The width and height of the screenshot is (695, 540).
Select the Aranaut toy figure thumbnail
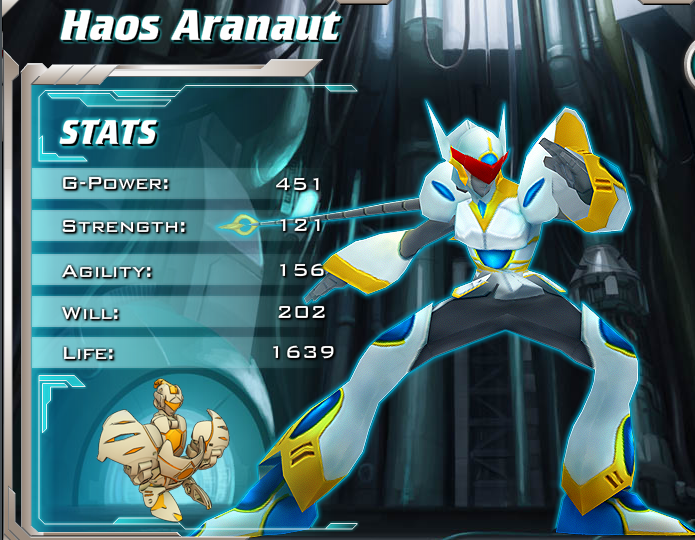(165, 447)
